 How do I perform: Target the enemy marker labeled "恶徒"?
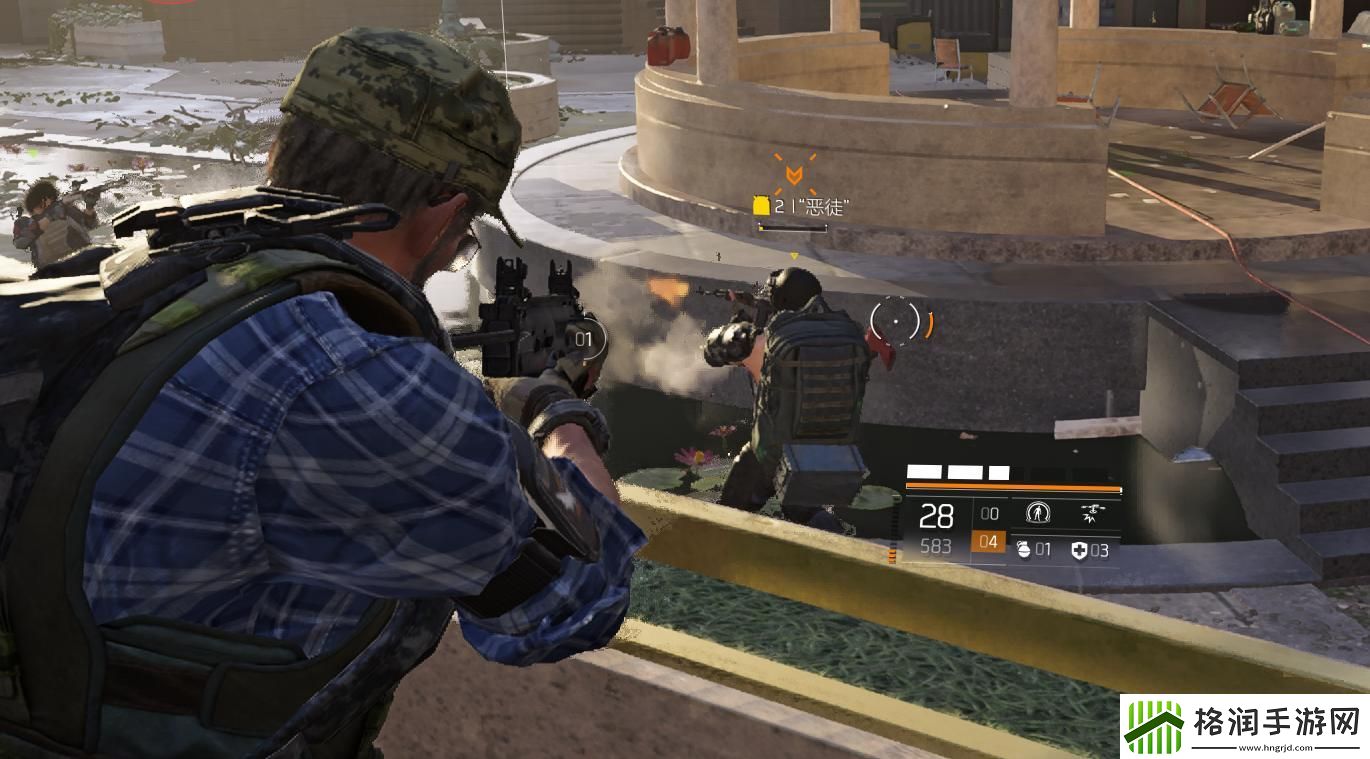click(x=793, y=175)
